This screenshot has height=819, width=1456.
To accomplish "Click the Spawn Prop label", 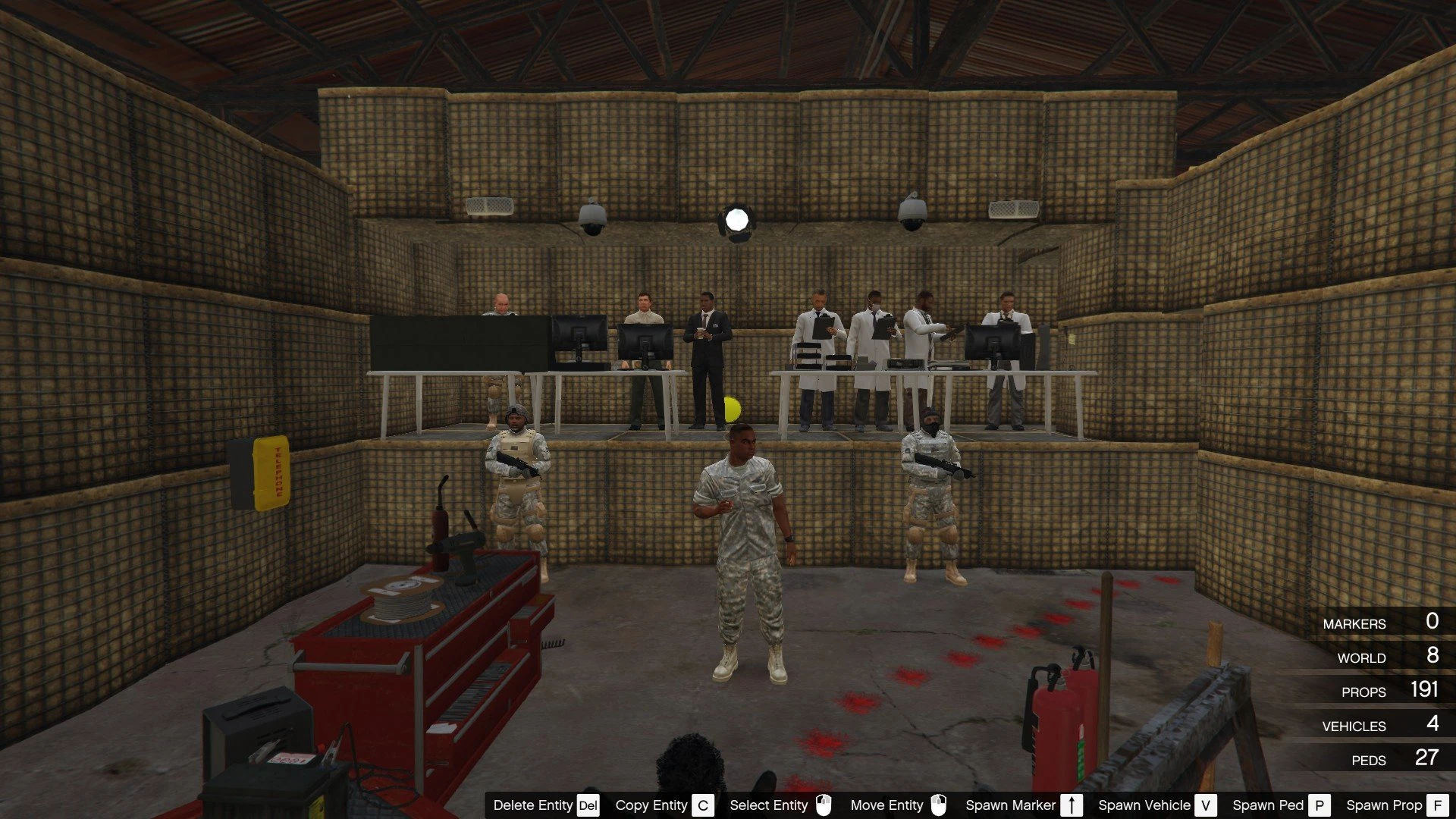I will 1384,805.
